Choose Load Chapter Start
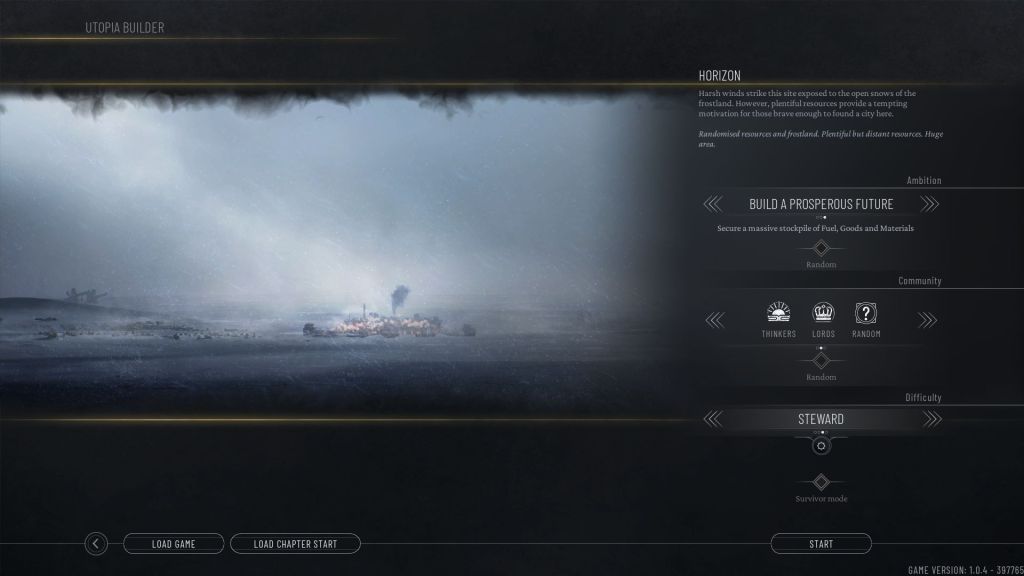1024x576 pixels. coord(295,544)
